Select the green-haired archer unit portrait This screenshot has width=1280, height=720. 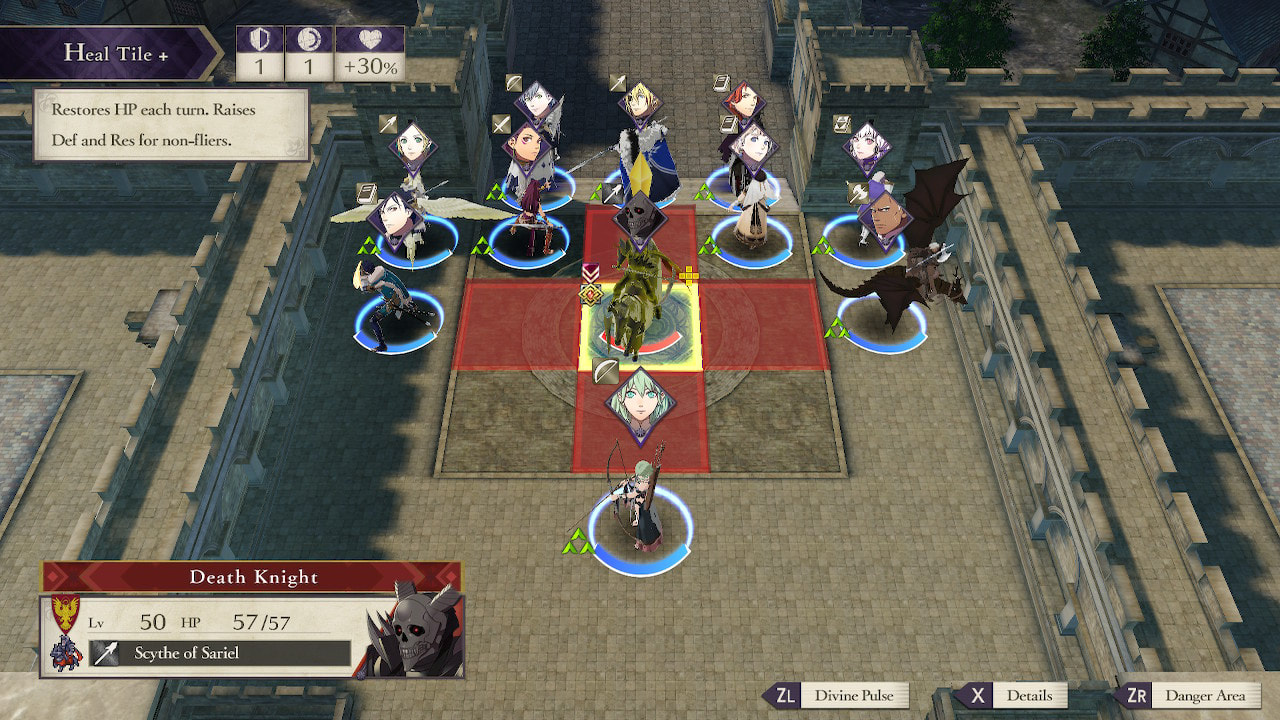(x=640, y=405)
